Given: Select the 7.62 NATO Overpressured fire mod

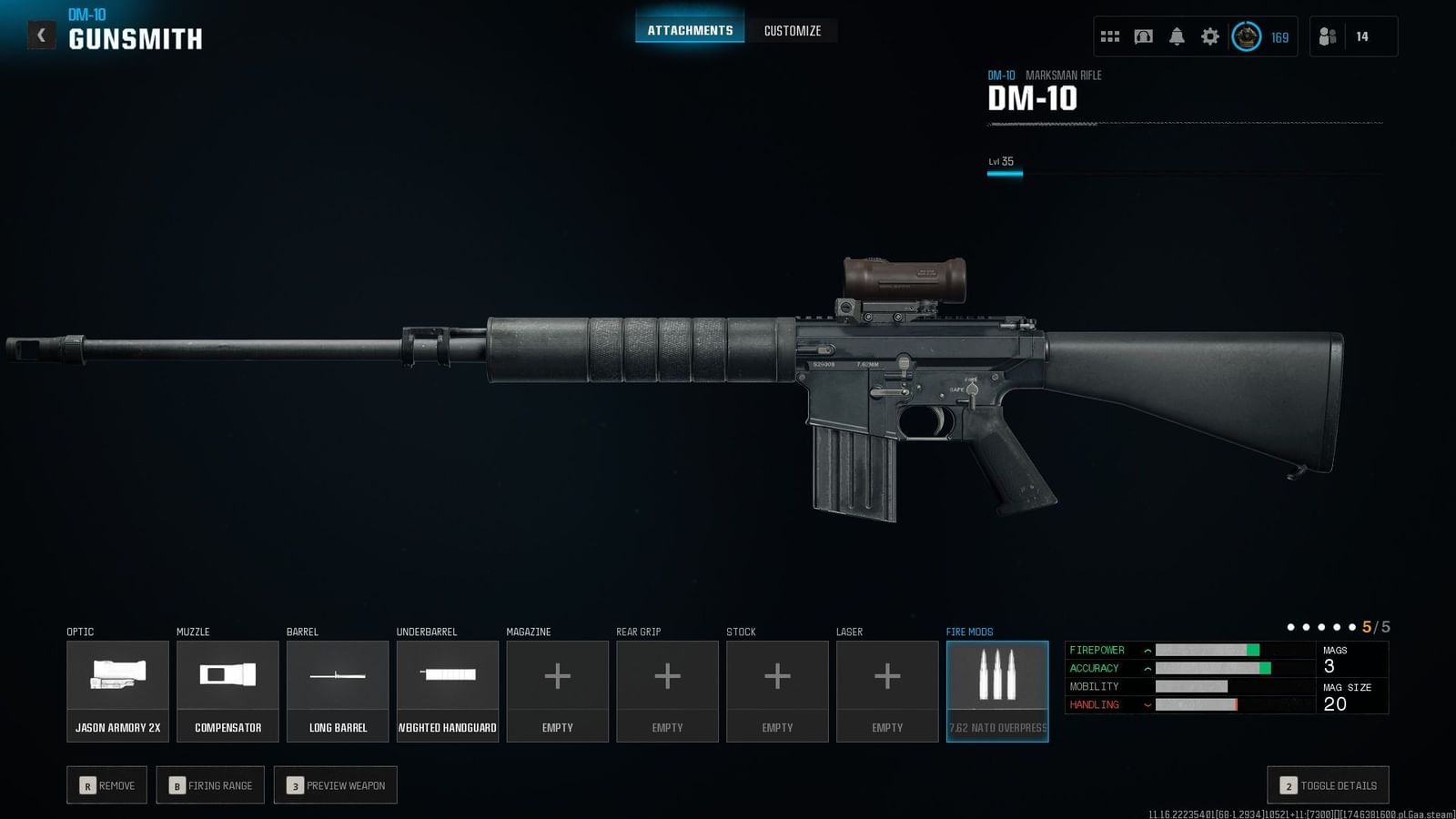Looking at the screenshot, I should (997, 690).
